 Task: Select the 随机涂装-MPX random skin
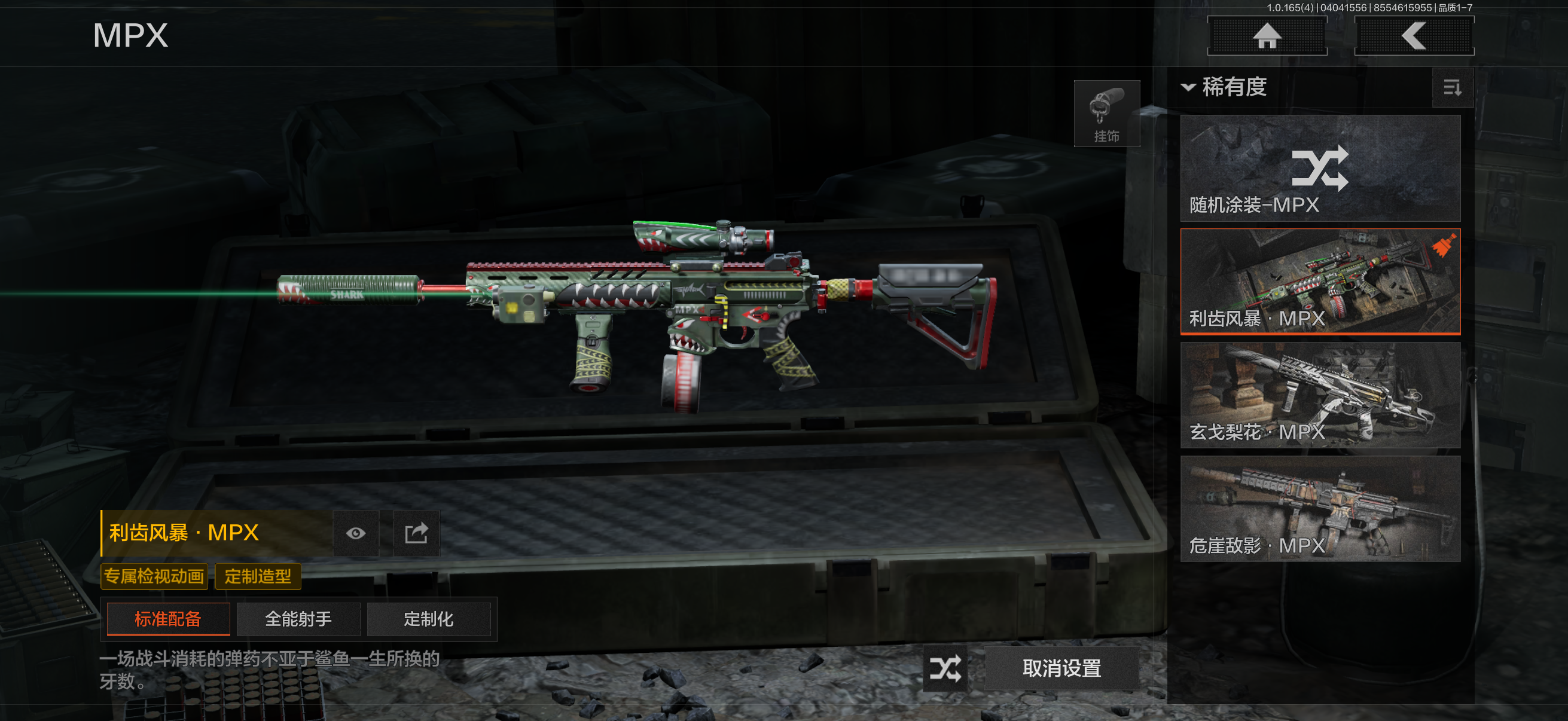pos(1320,169)
